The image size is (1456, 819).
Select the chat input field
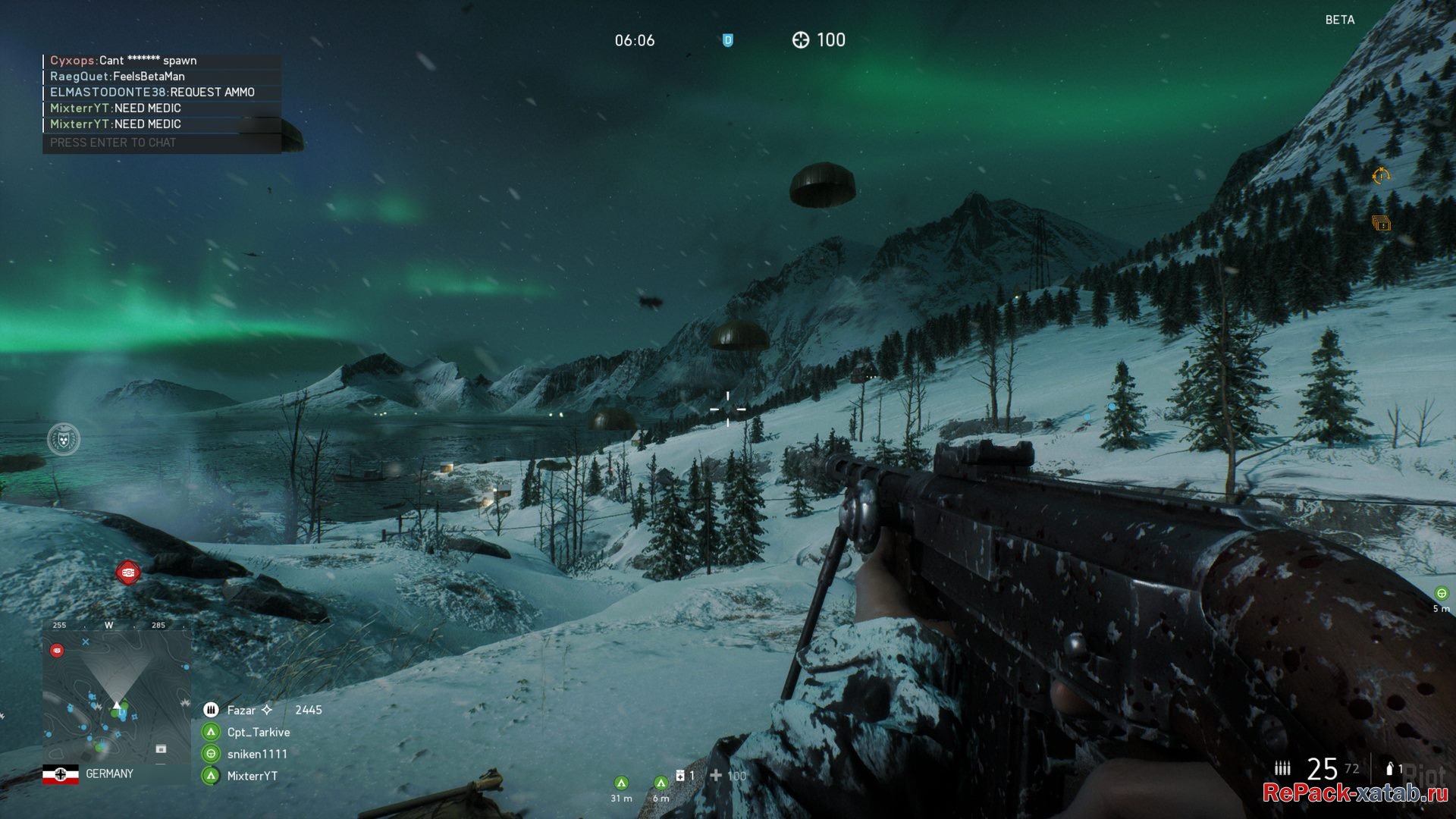[162, 143]
